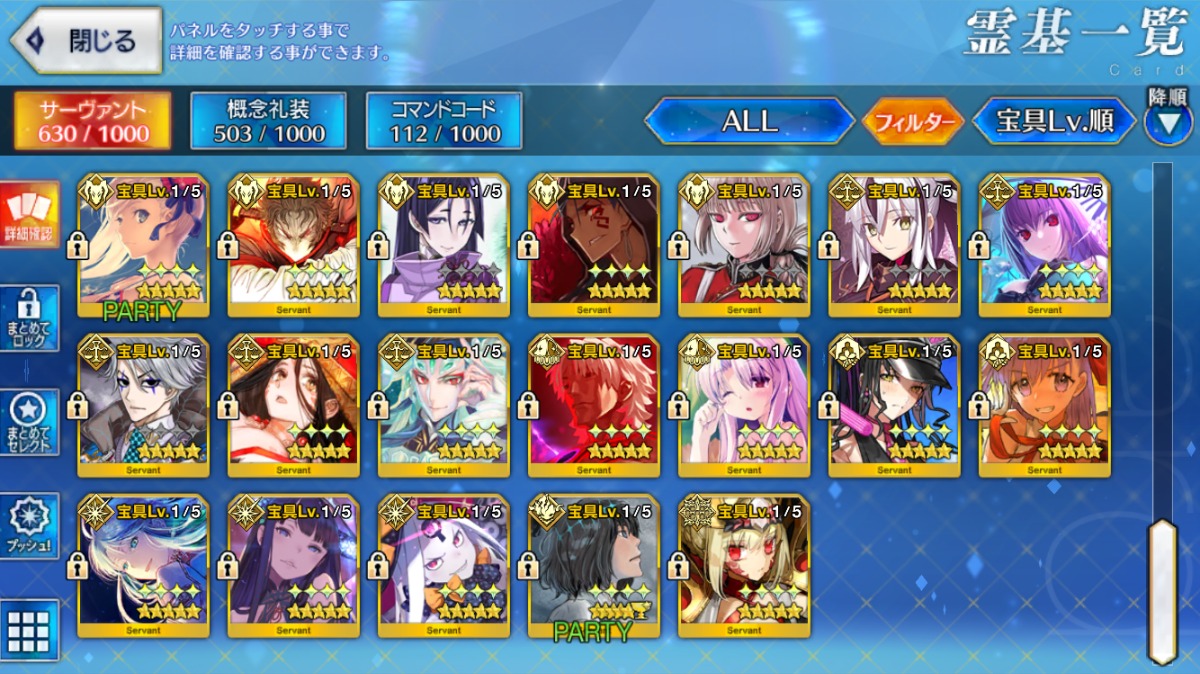Open the 概念礼装 tab
The width and height of the screenshot is (1200, 674).
268,121
